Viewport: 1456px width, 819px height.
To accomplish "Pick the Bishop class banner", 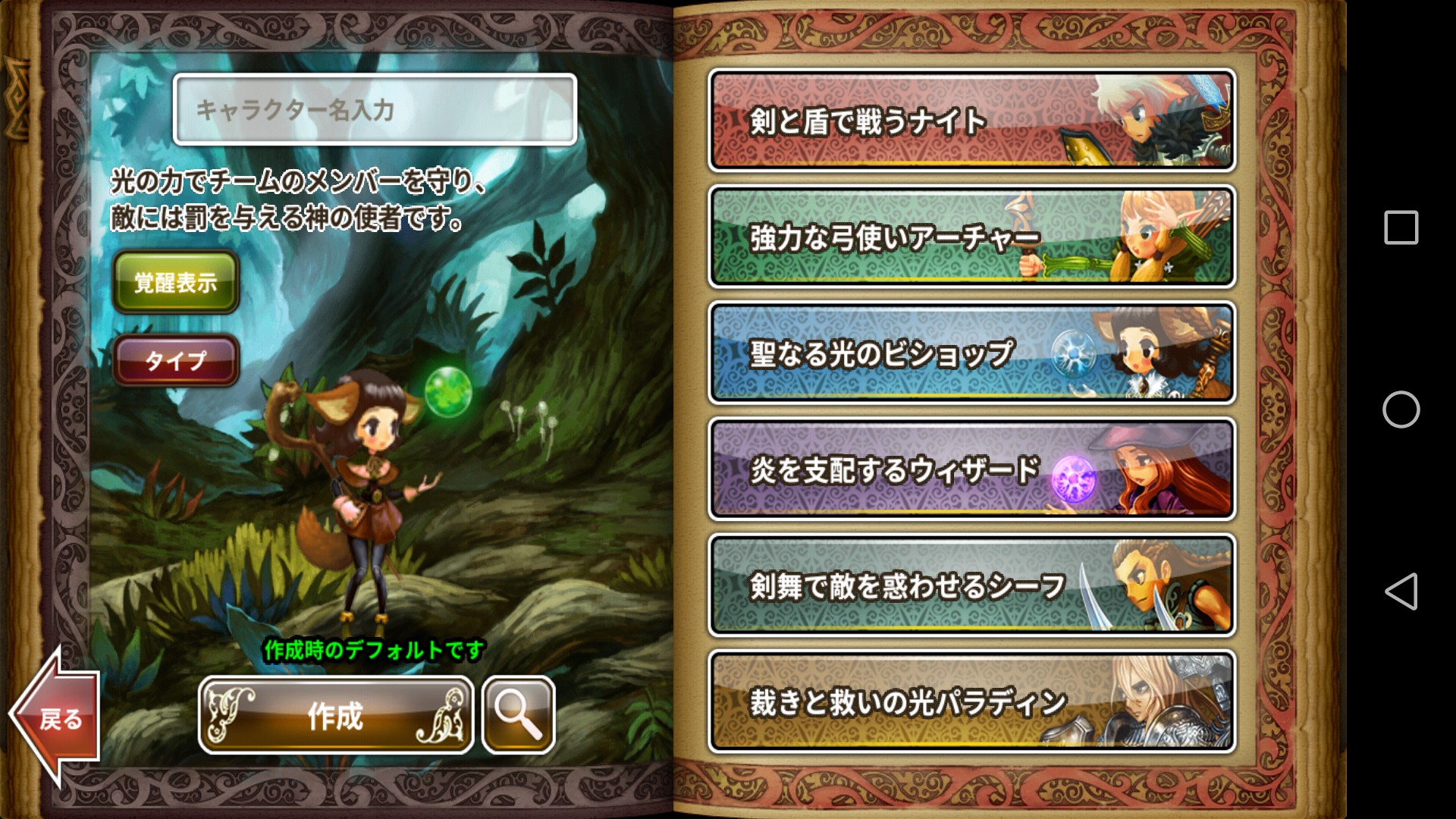I will point(971,353).
